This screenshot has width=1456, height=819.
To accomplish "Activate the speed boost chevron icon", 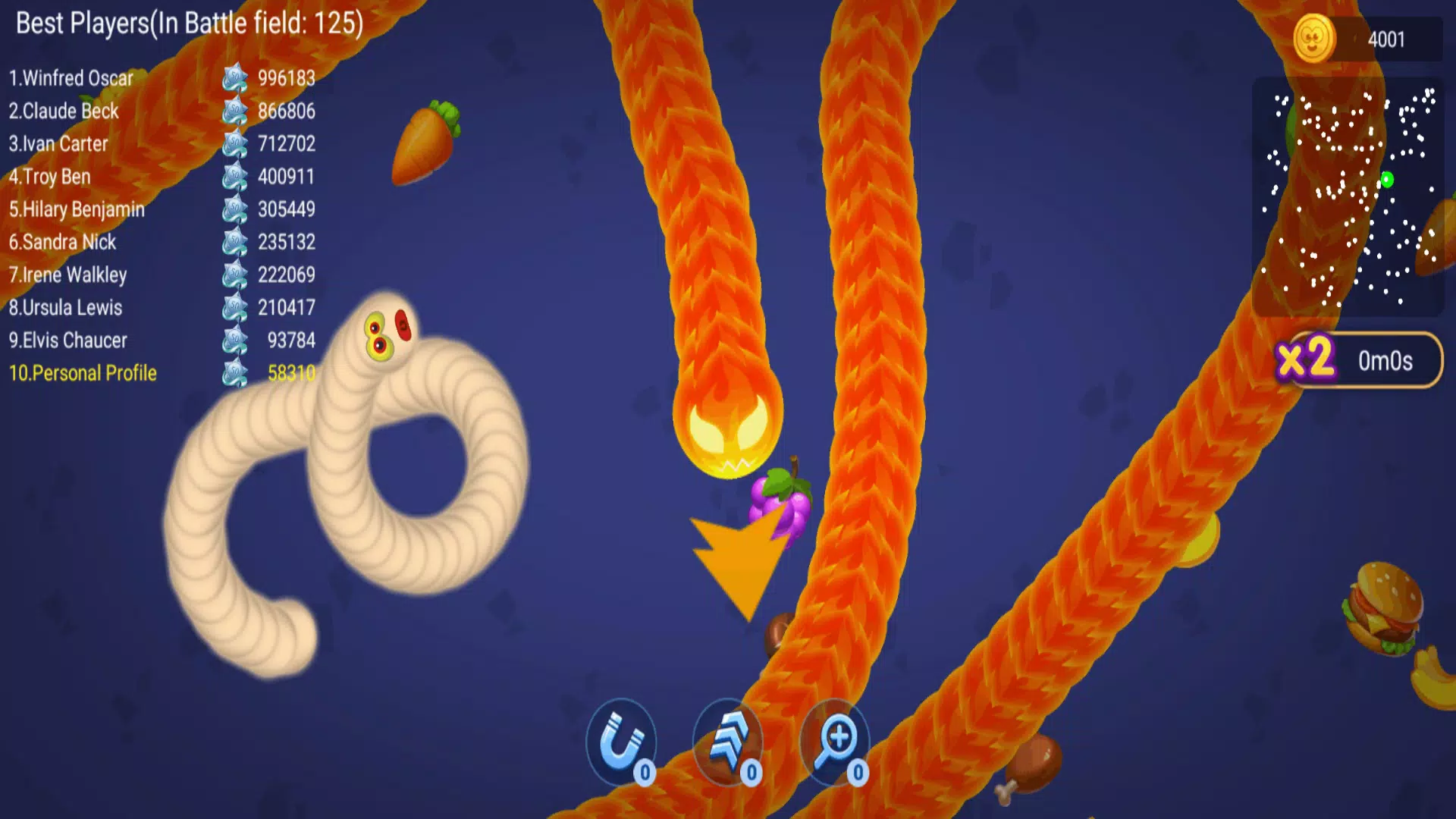I will click(726, 742).
